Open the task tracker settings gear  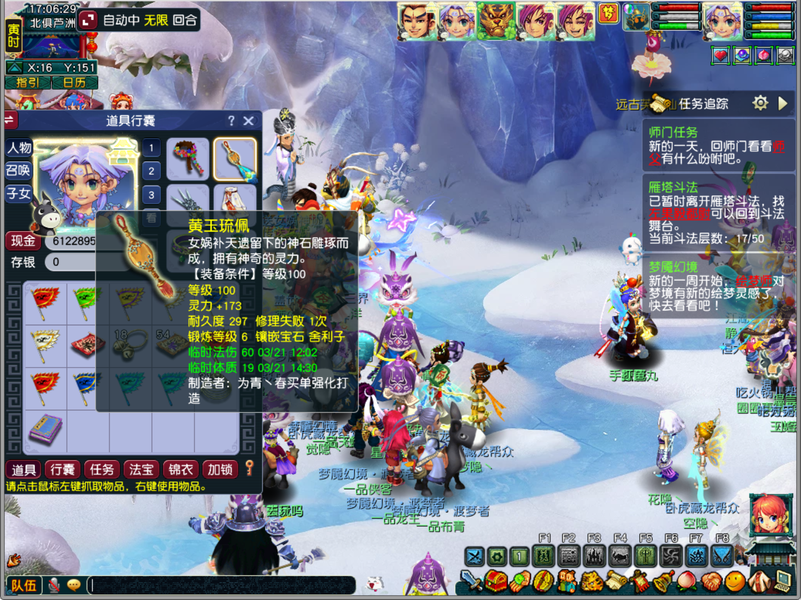click(x=760, y=103)
